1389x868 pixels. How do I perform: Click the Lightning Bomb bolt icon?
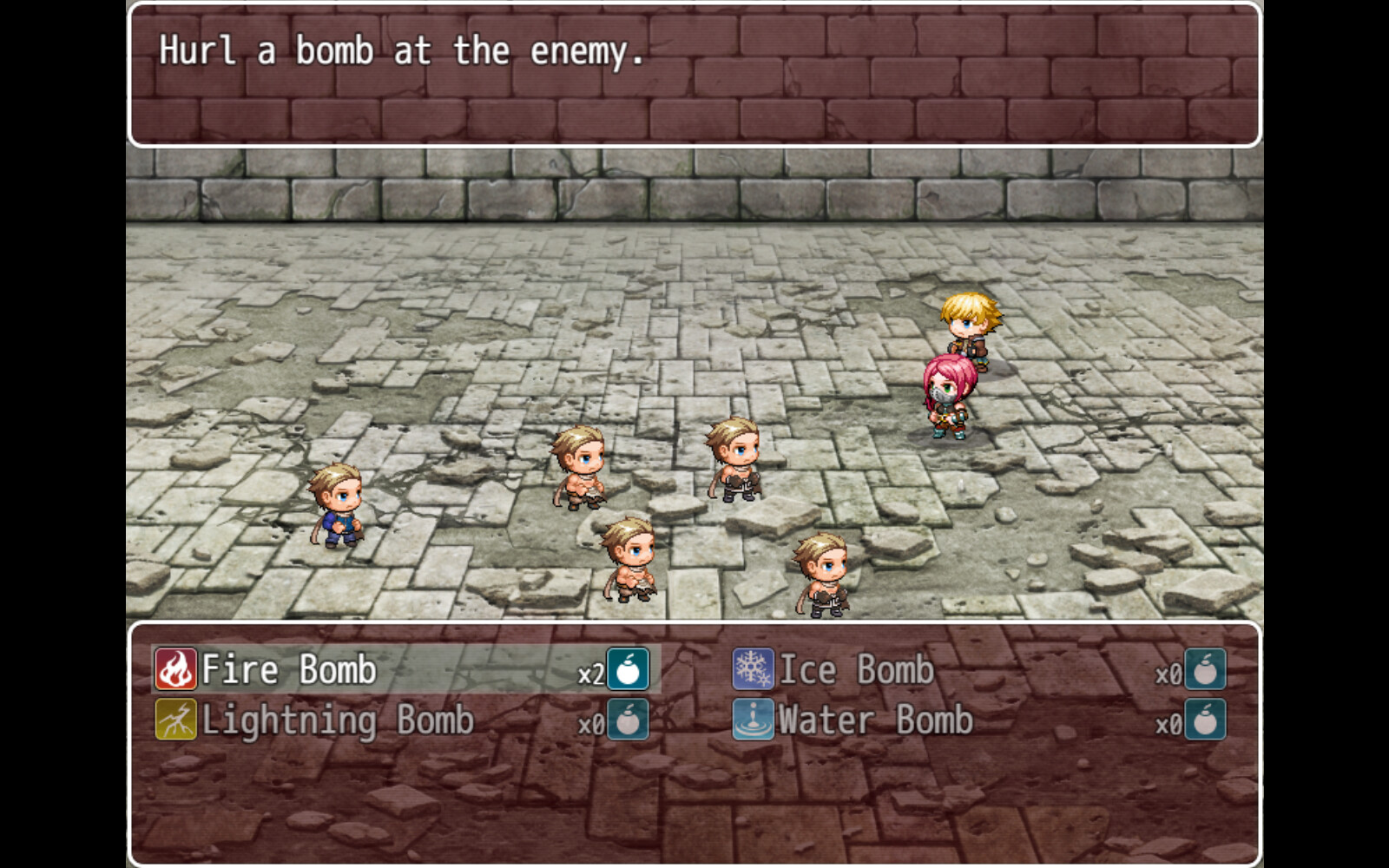[175, 720]
